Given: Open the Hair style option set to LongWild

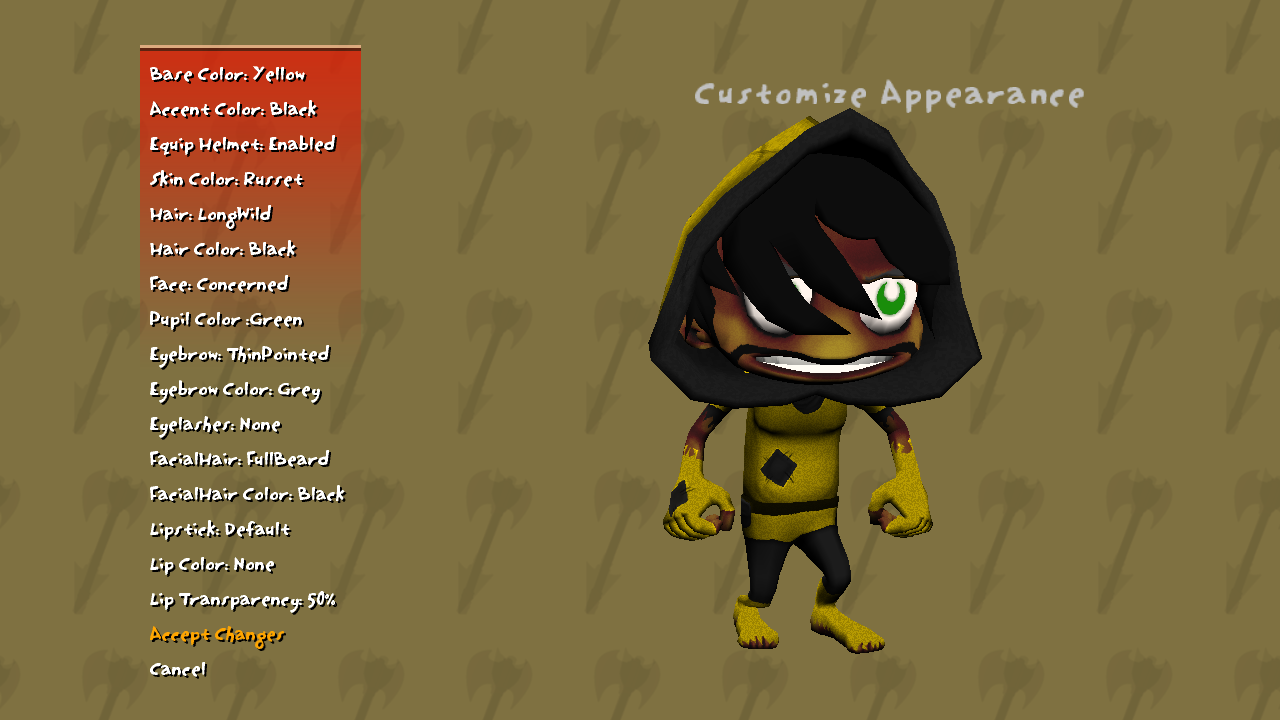Looking at the screenshot, I should pos(210,215).
